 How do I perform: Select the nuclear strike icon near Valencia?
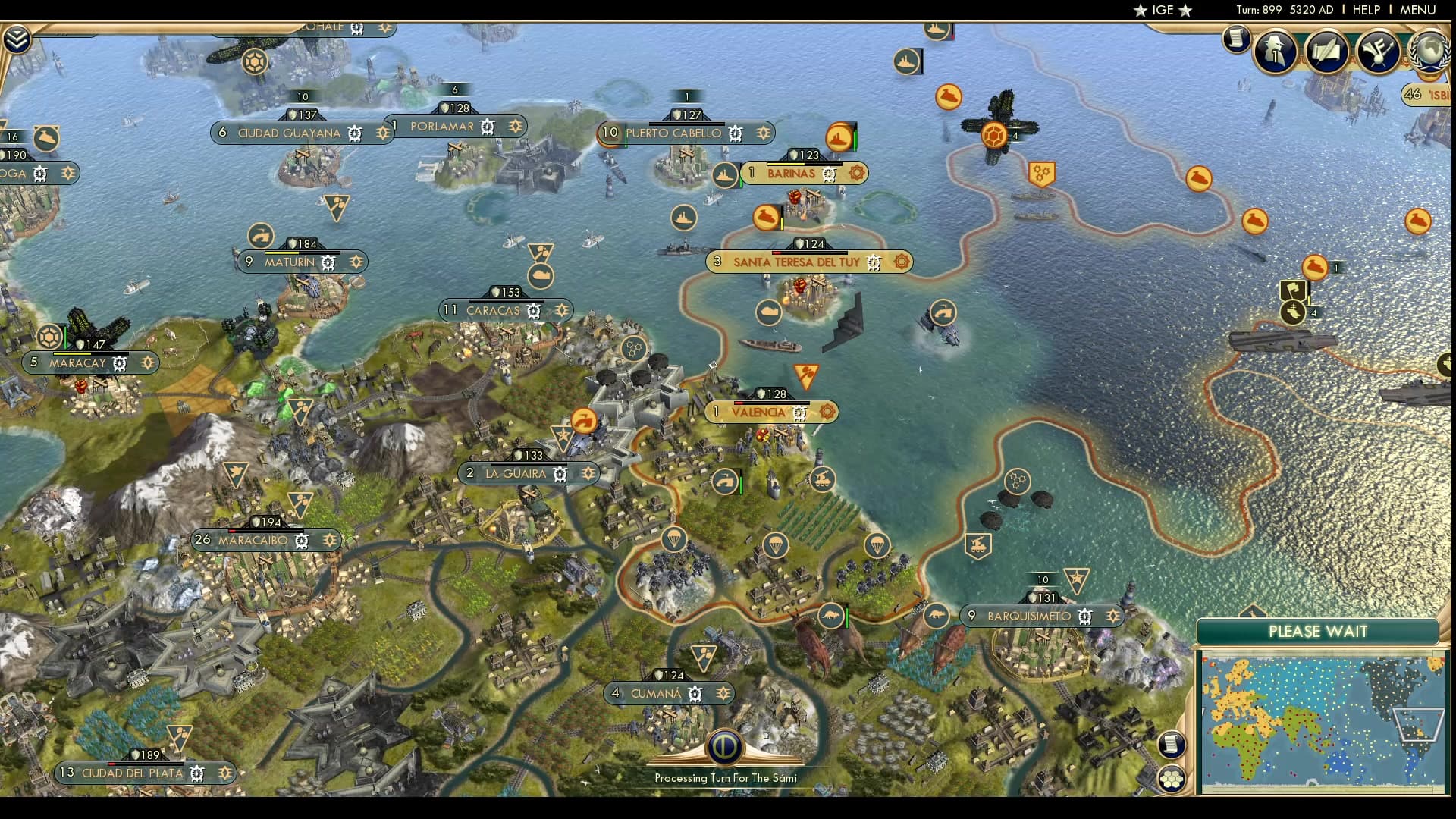806,372
